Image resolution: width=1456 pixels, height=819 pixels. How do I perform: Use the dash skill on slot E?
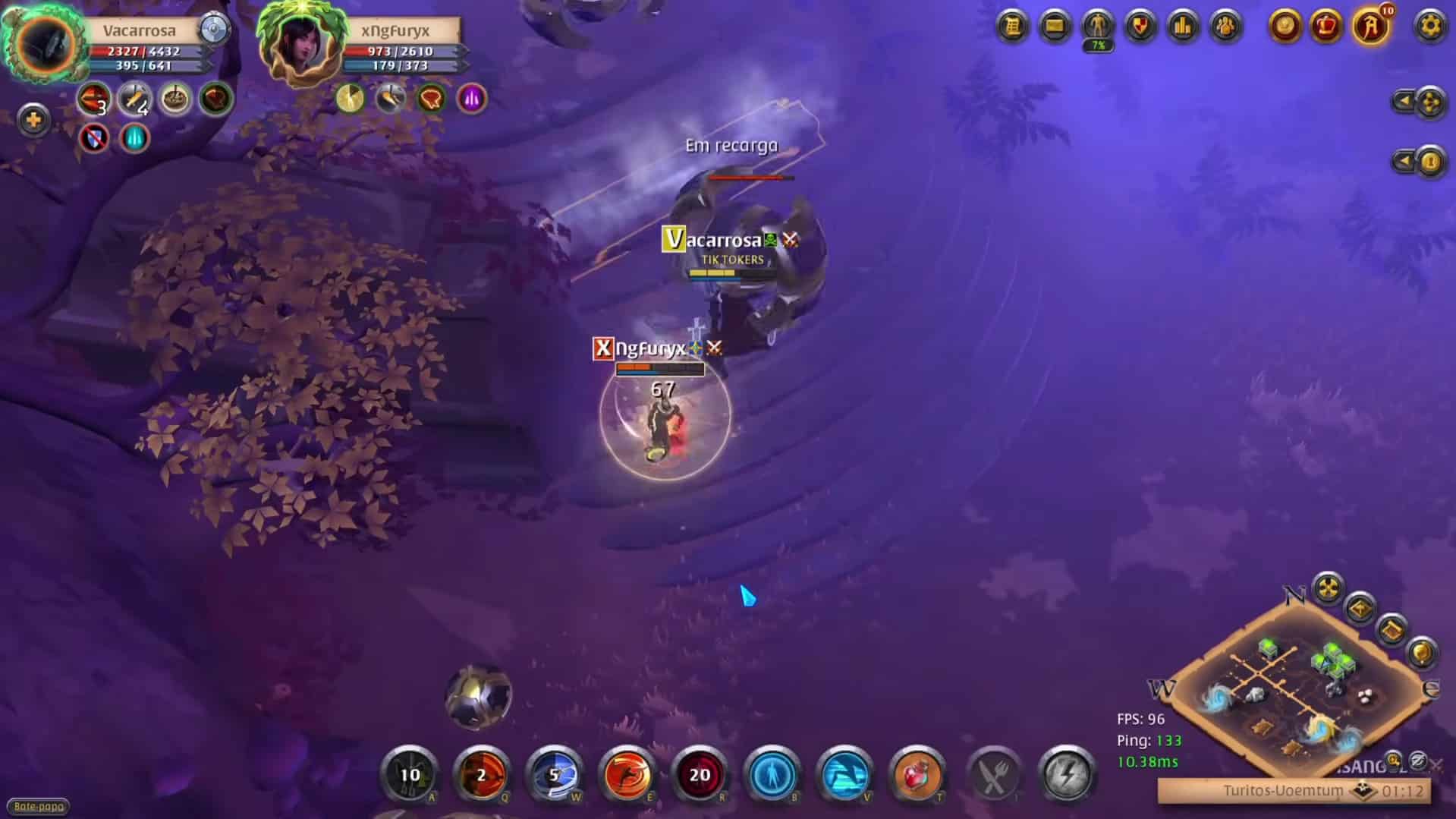[627, 776]
